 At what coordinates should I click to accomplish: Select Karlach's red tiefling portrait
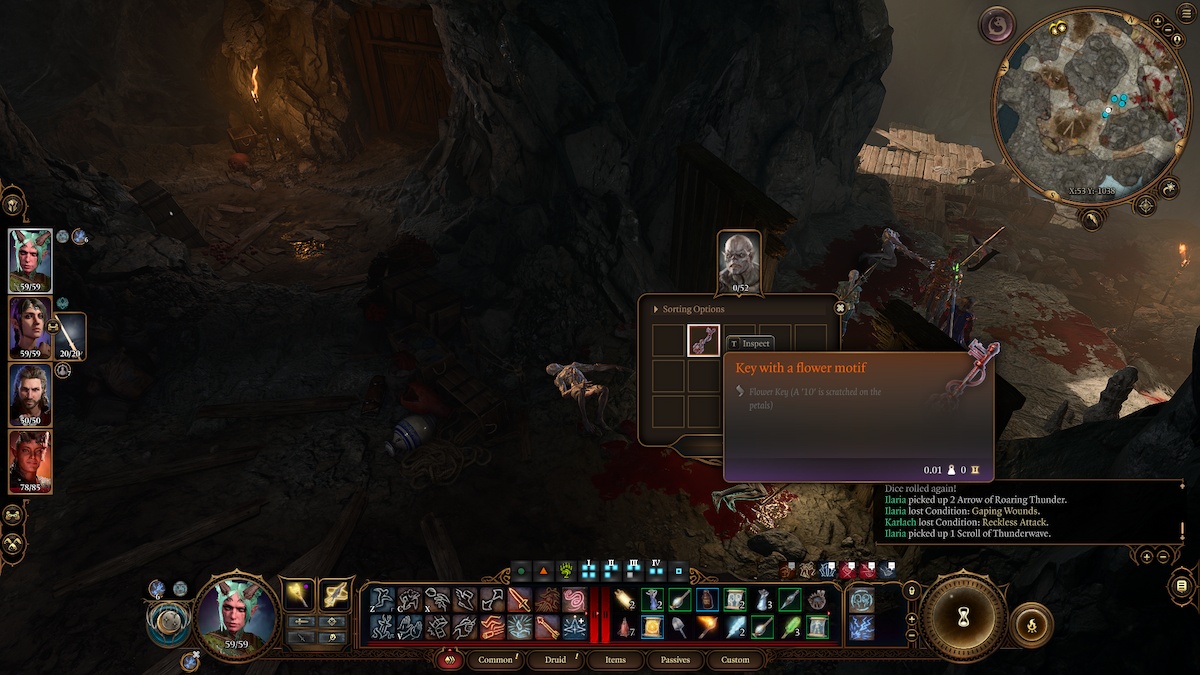(30, 461)
